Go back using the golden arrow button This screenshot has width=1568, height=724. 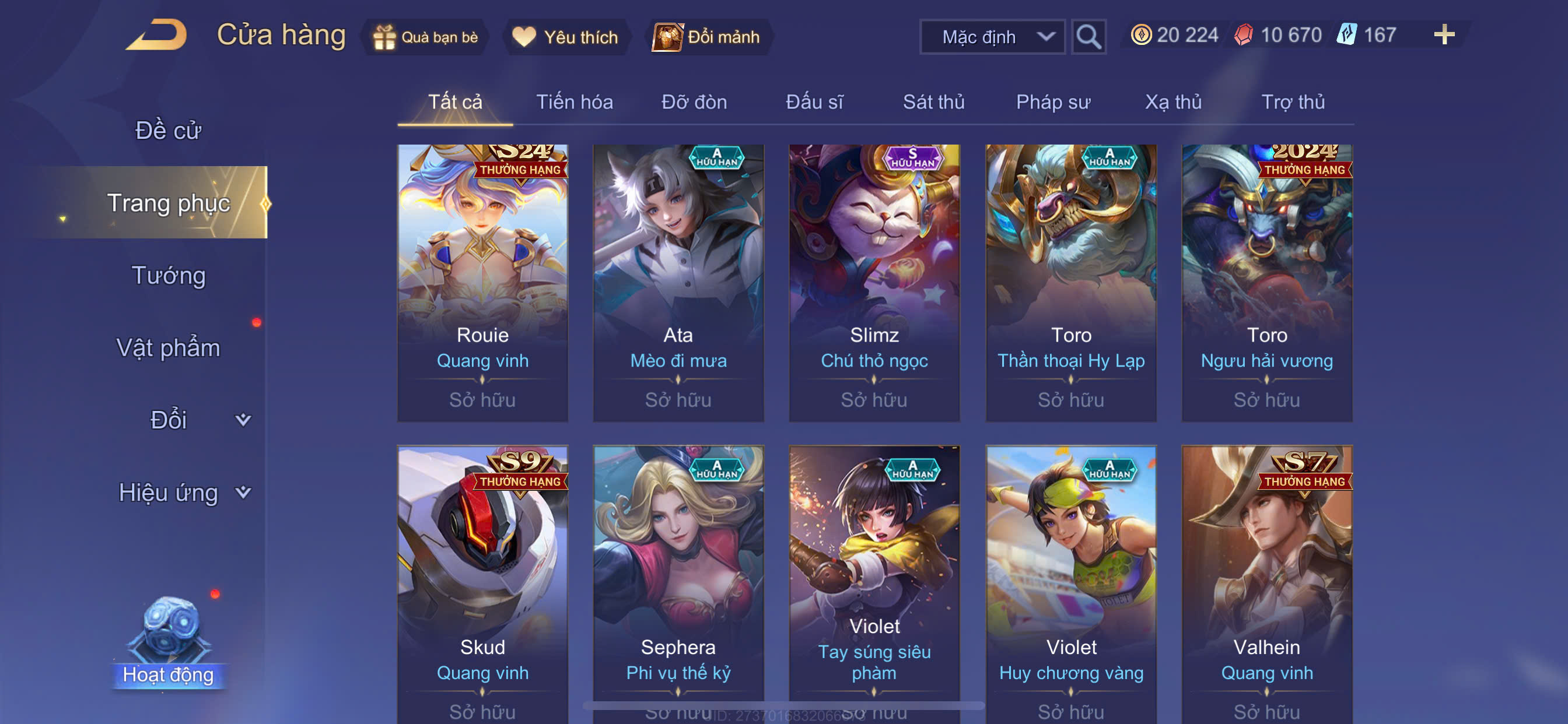click(x=157, y=34)
